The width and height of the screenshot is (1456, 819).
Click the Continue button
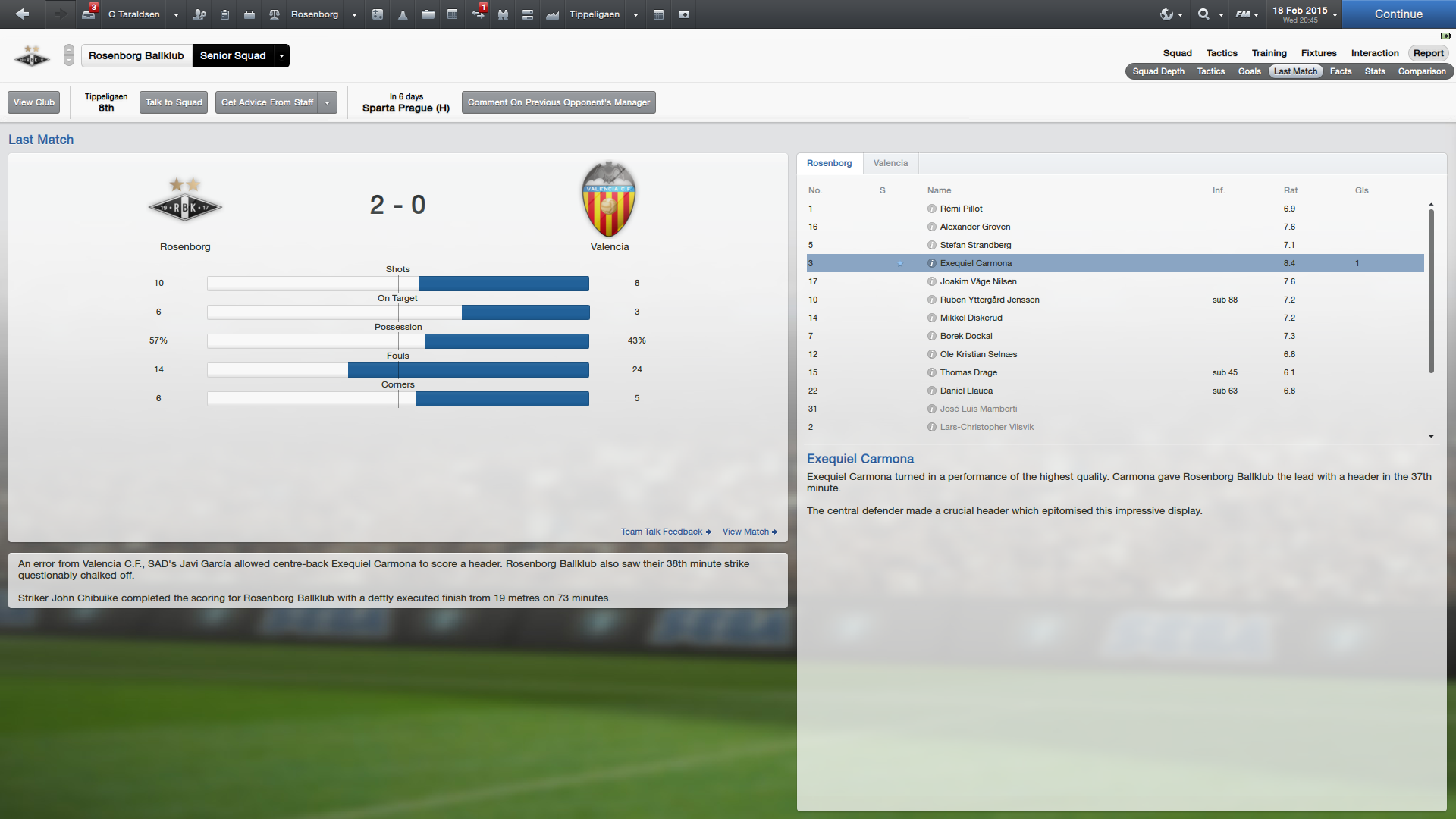tap(1398, 14)
